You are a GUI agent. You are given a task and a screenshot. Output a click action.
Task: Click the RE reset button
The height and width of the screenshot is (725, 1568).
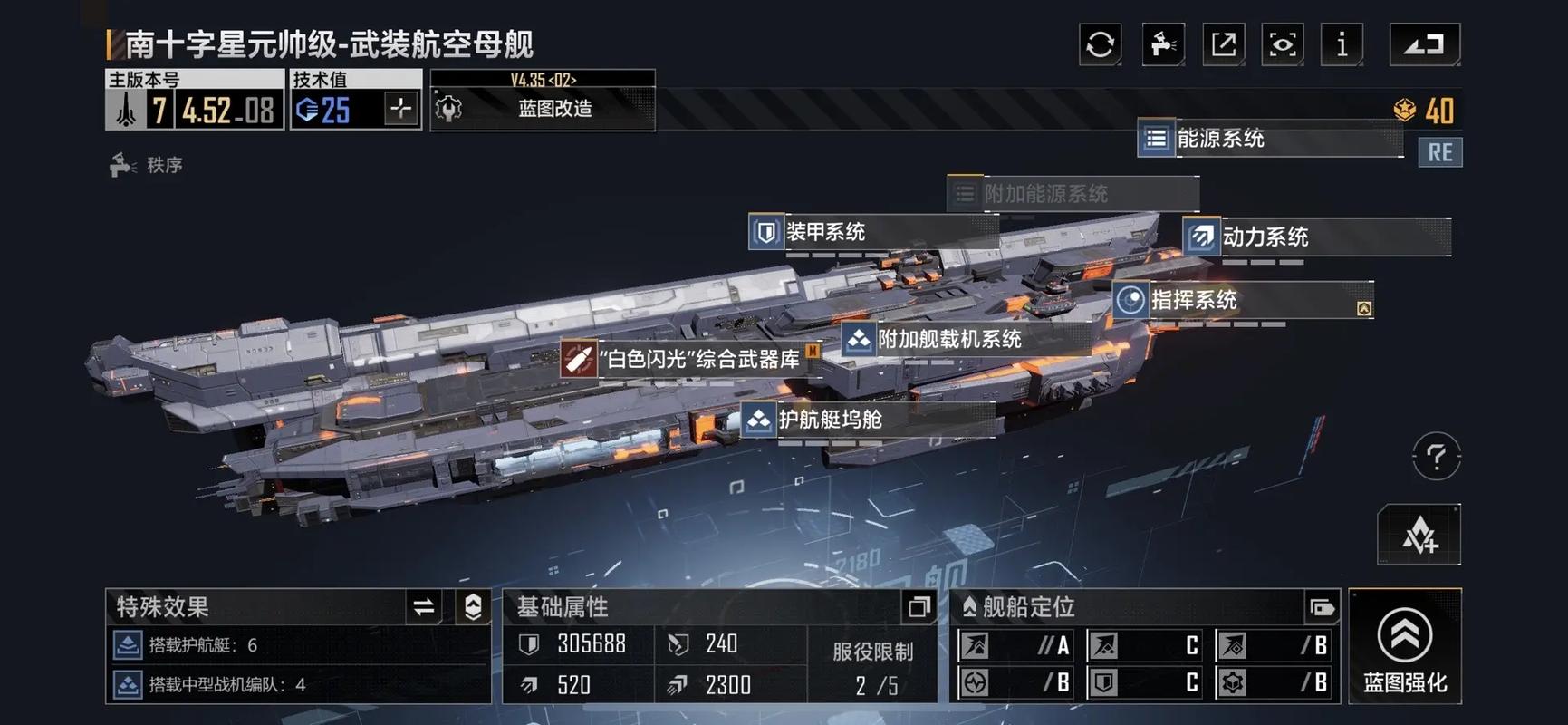1439,152
